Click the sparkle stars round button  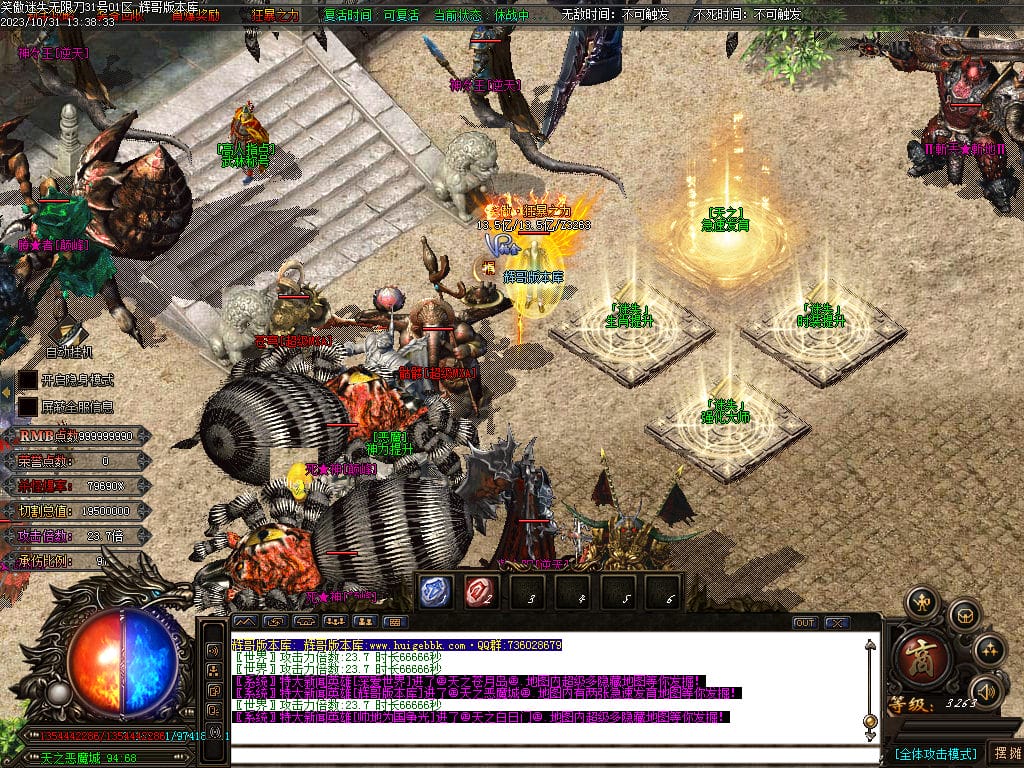[988, 649]
